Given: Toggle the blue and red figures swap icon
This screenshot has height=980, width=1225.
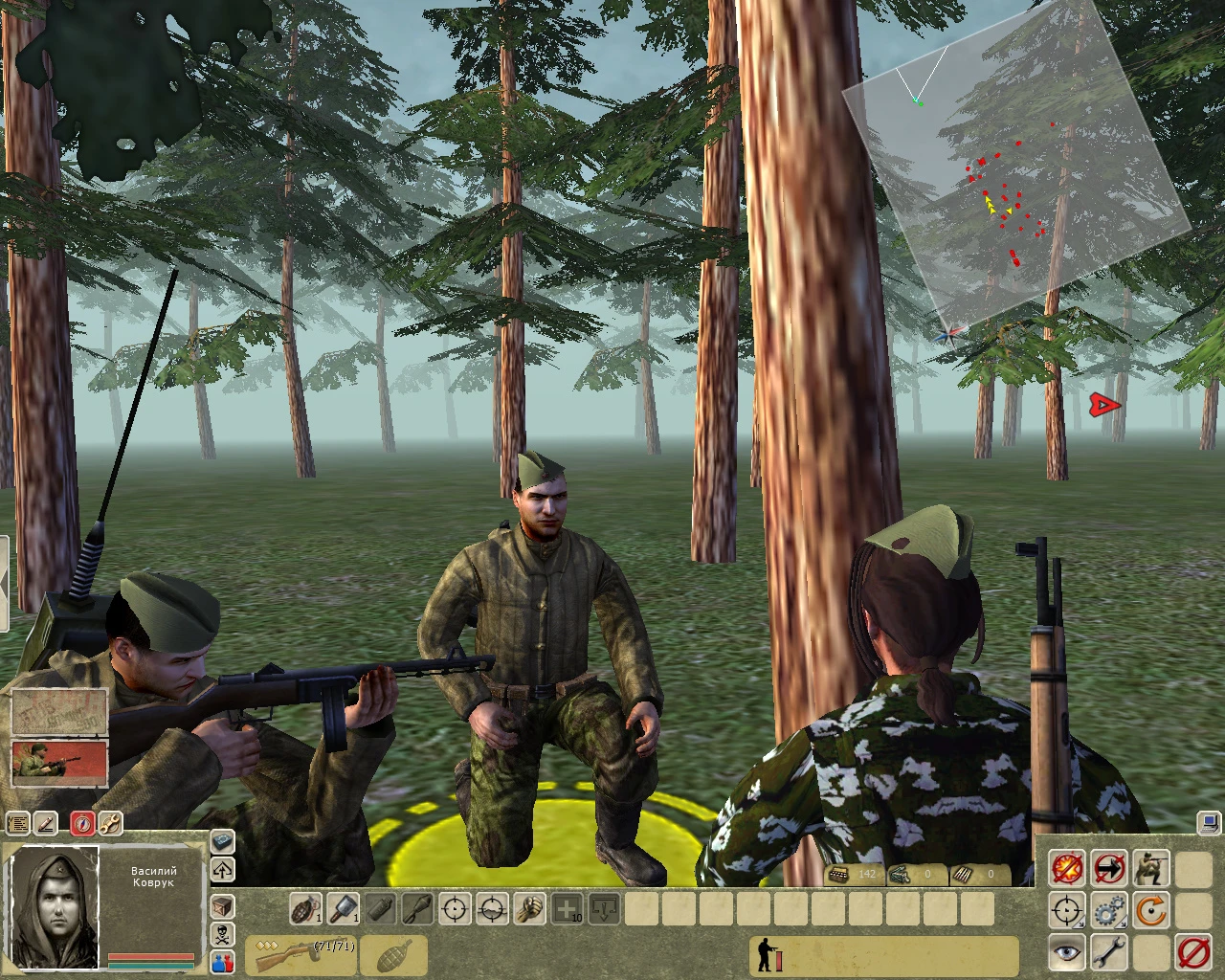Looking at the screenshot, I should pyautogui.click(x=222, y=963).
